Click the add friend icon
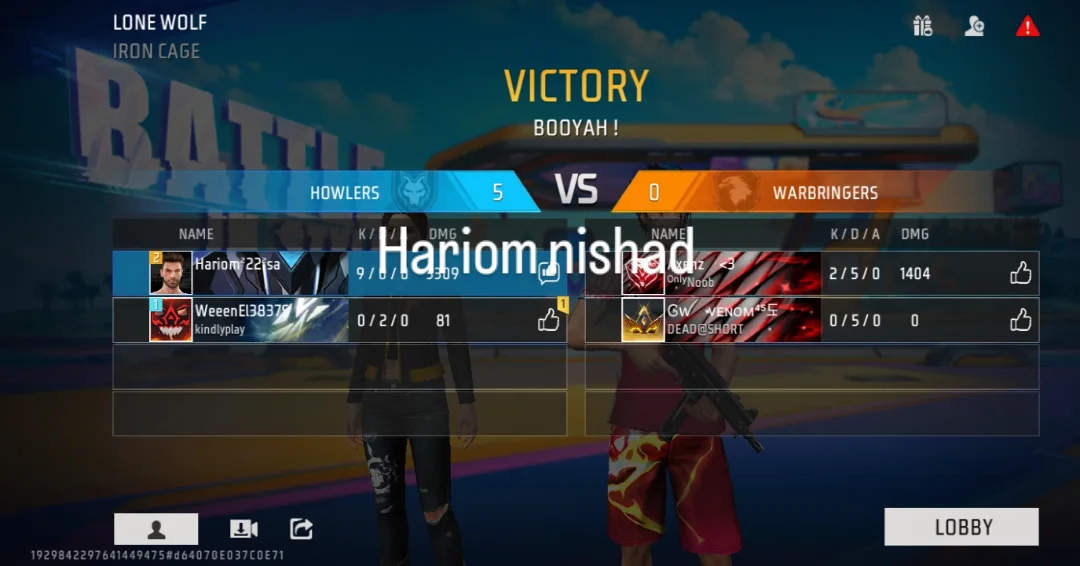The image size is (1080, 566). coord(974,26)
